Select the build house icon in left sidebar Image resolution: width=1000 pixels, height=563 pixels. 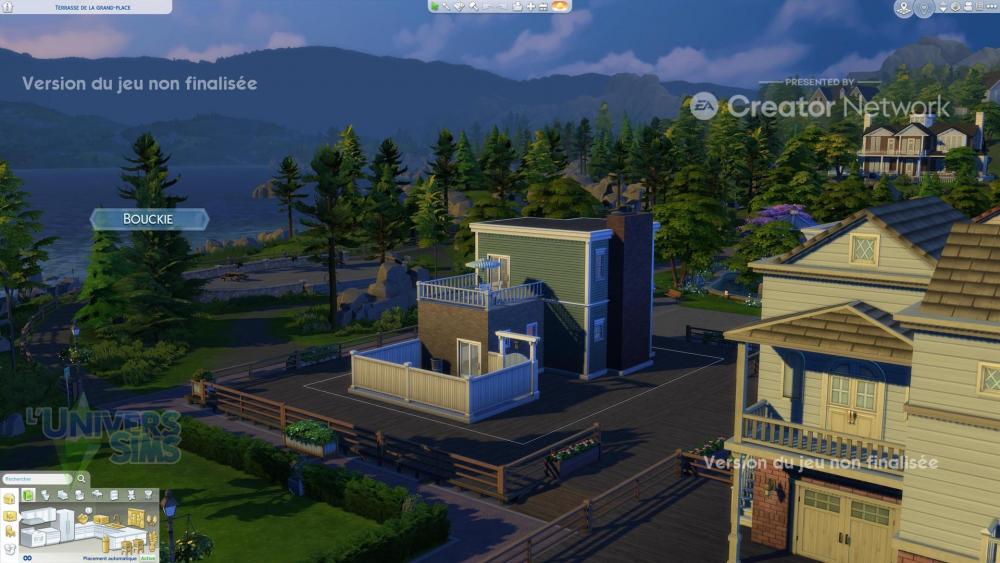pos(9,499)
